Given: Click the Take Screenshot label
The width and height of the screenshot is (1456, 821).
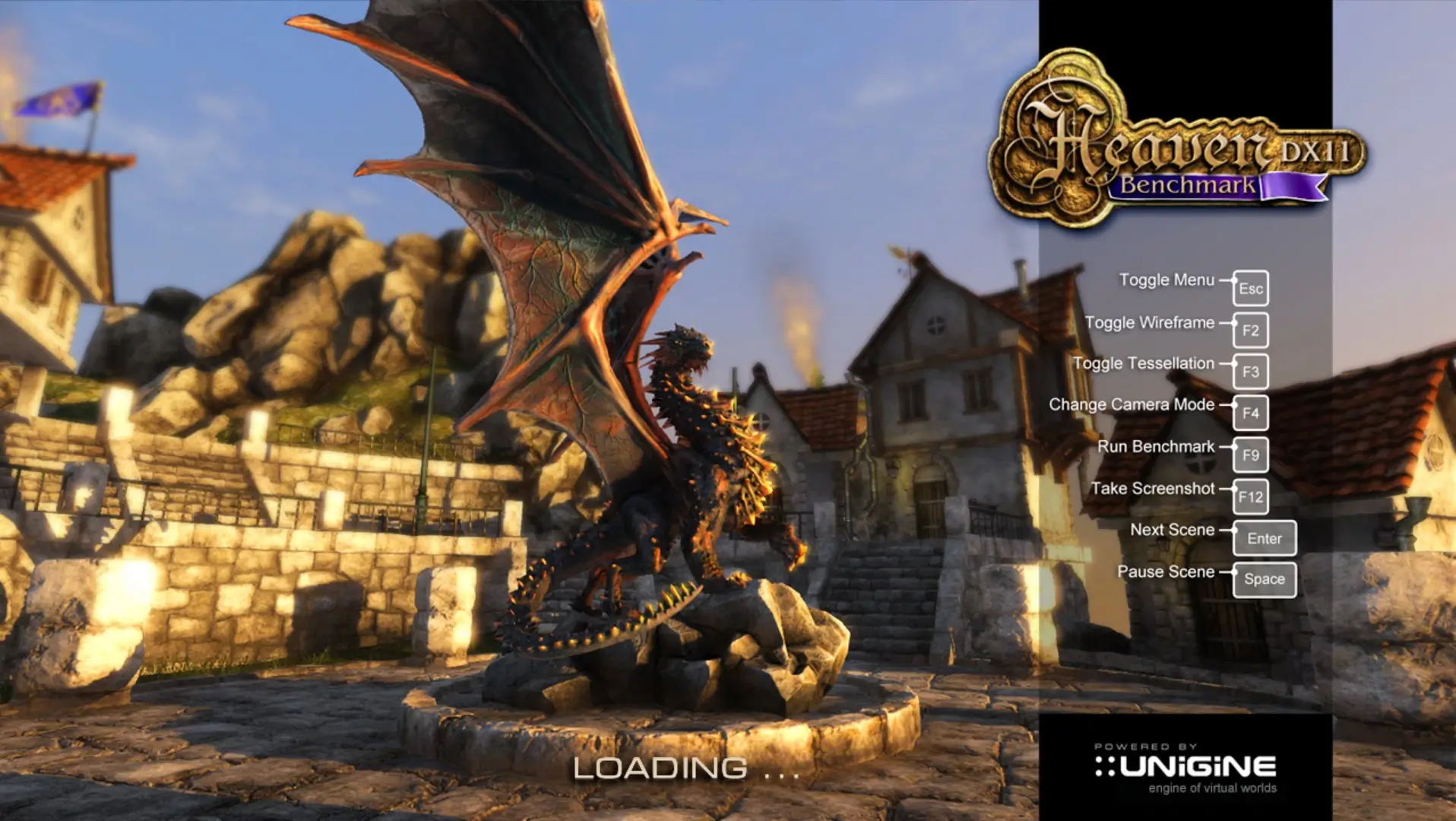Looking at the screenshot, I should 1154,487.
